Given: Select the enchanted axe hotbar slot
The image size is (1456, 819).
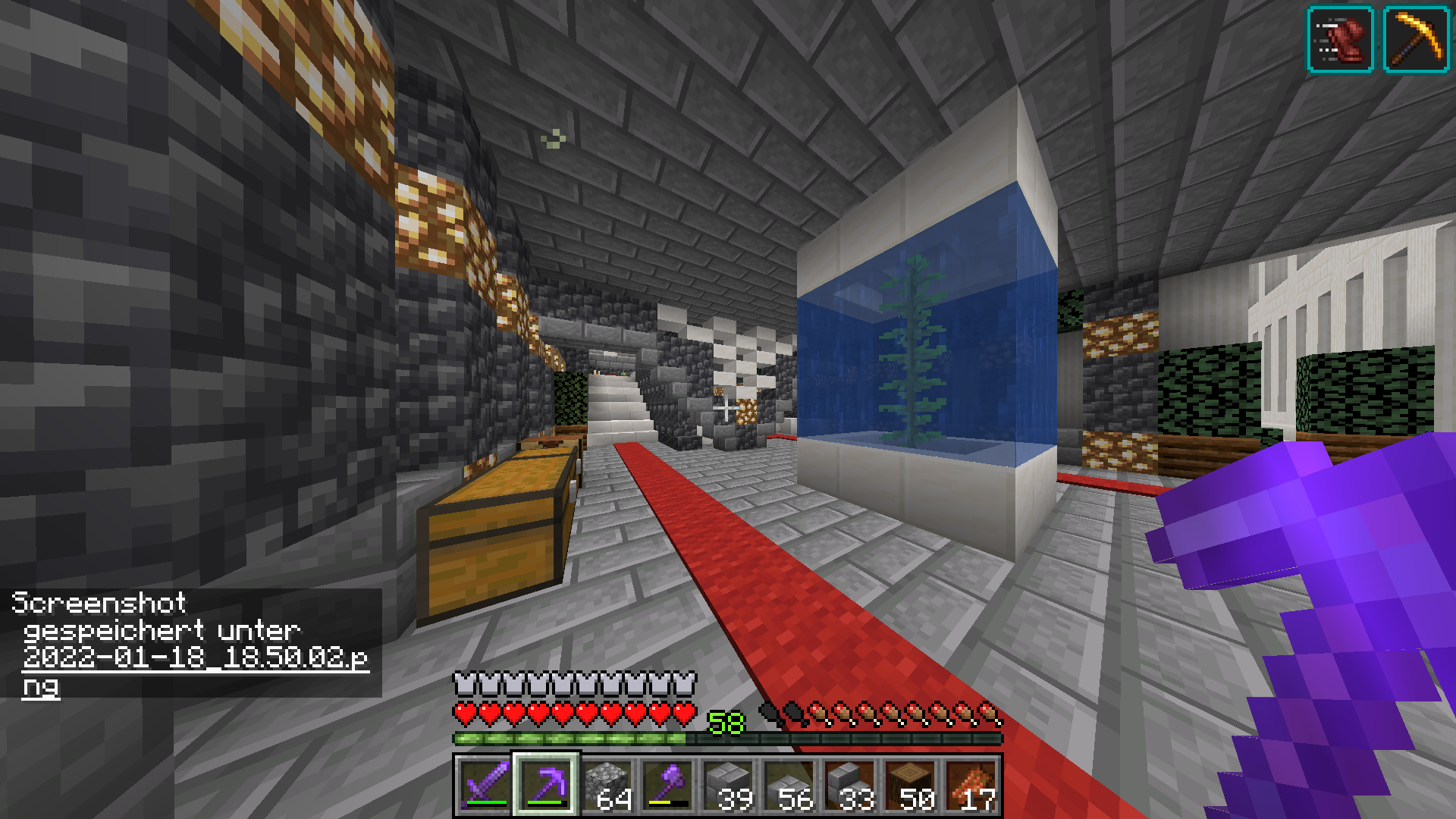Looking at the screenshot, I should point(667,785).
